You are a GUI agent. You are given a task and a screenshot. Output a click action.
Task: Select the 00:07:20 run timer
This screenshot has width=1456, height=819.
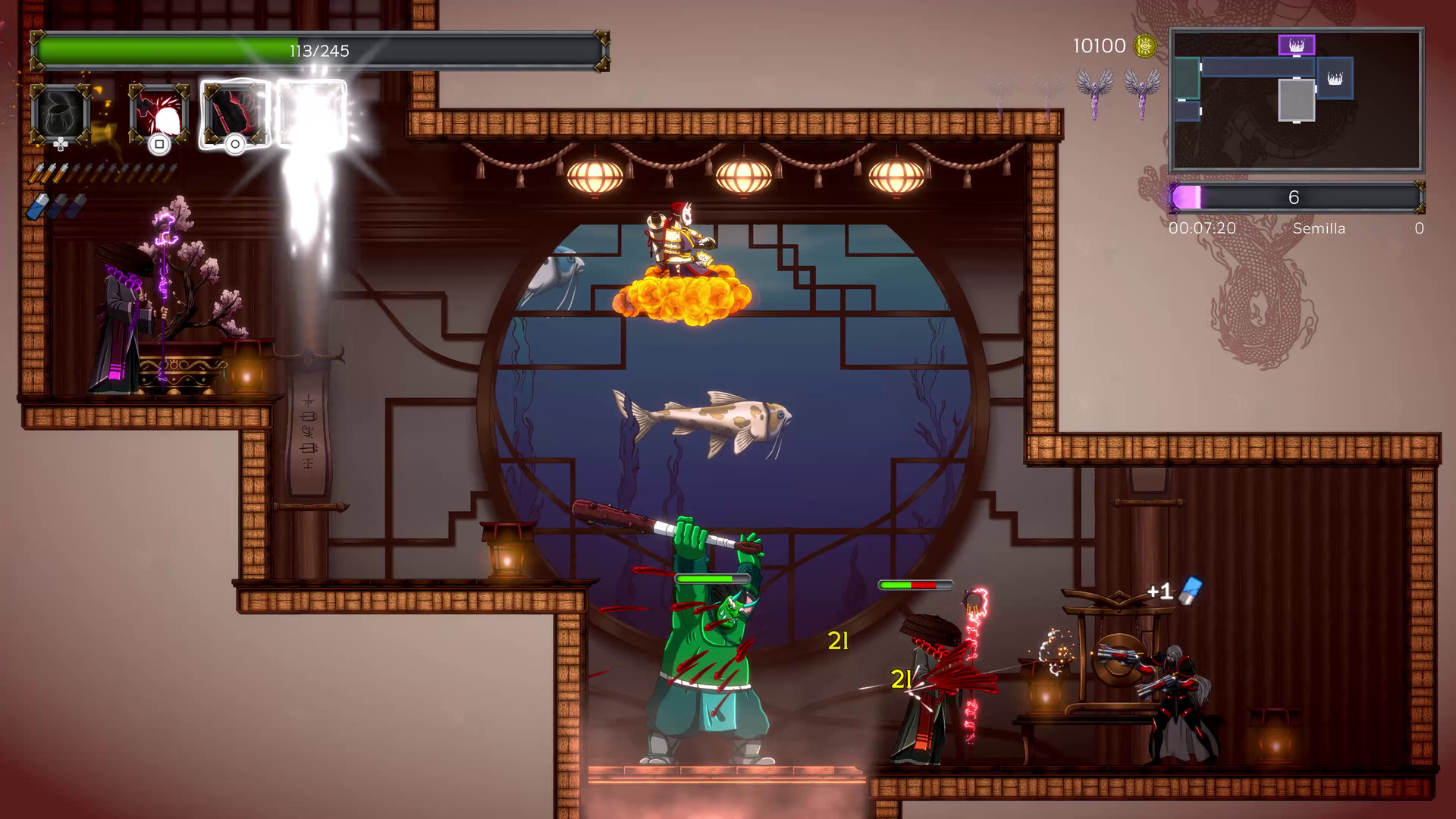pos(1204,227)
